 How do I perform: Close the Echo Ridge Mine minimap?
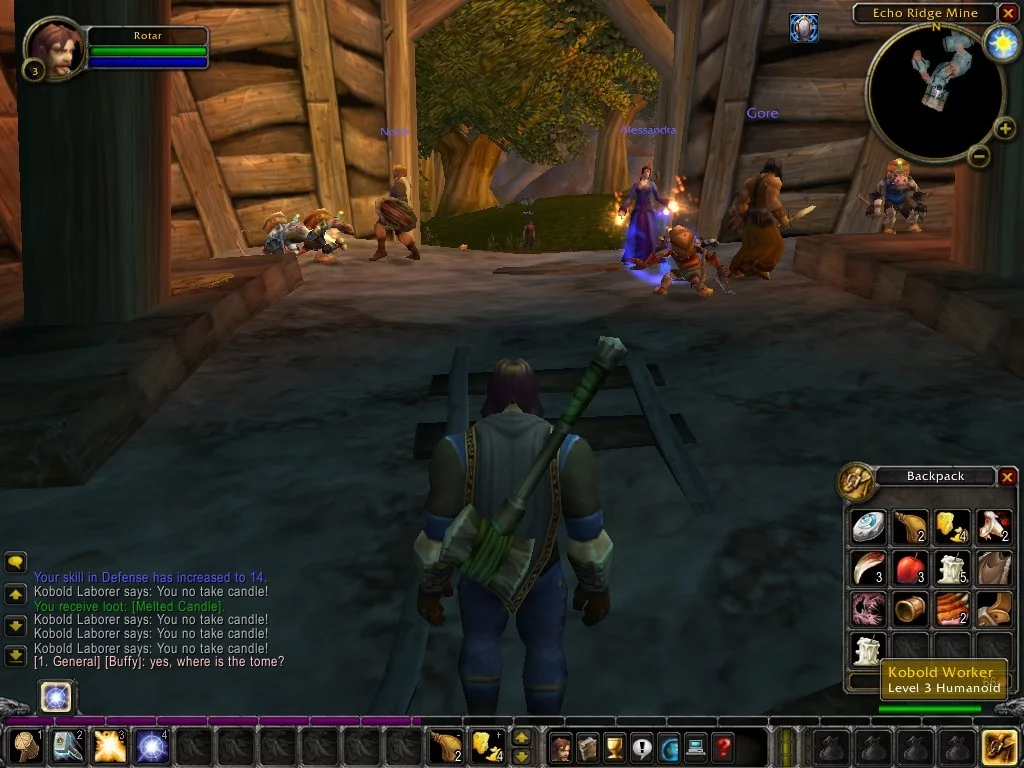pyautogui.click(x=1008, y=13)
